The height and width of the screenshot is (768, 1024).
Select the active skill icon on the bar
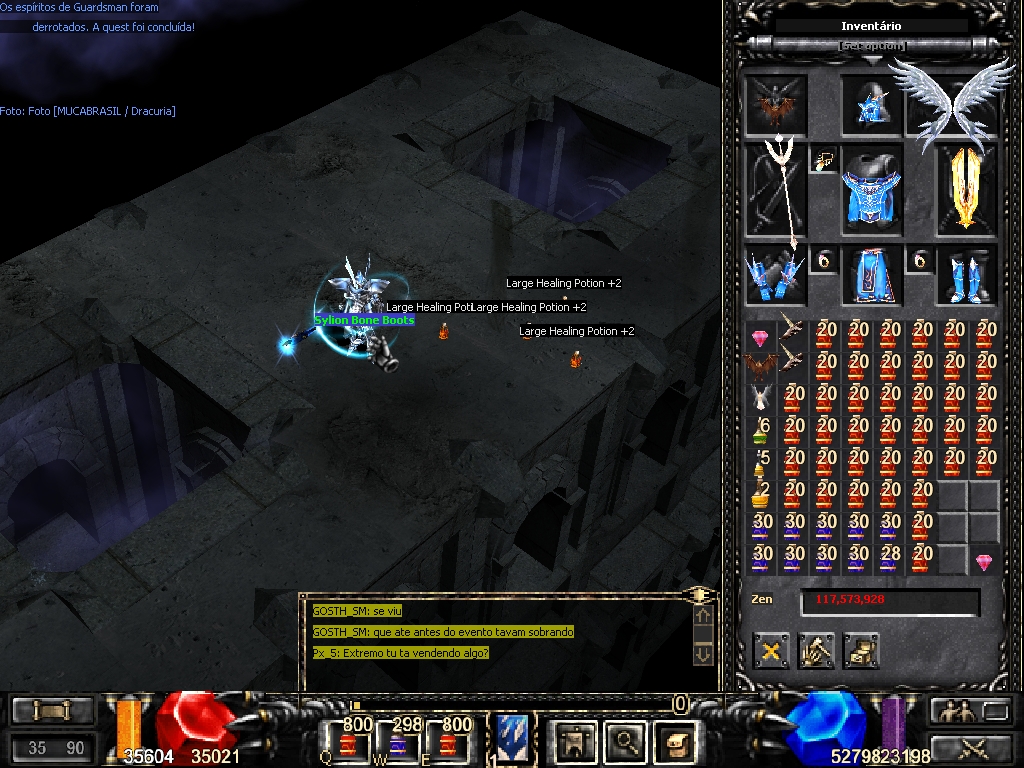(x=511, y=739)
